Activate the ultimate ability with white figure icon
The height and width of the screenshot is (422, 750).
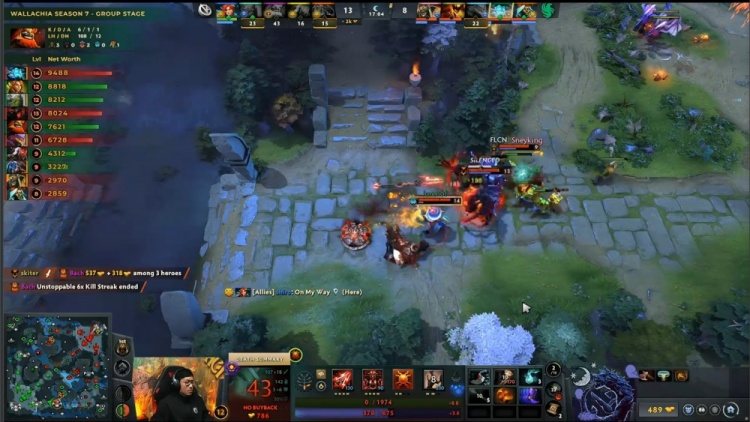433,379
